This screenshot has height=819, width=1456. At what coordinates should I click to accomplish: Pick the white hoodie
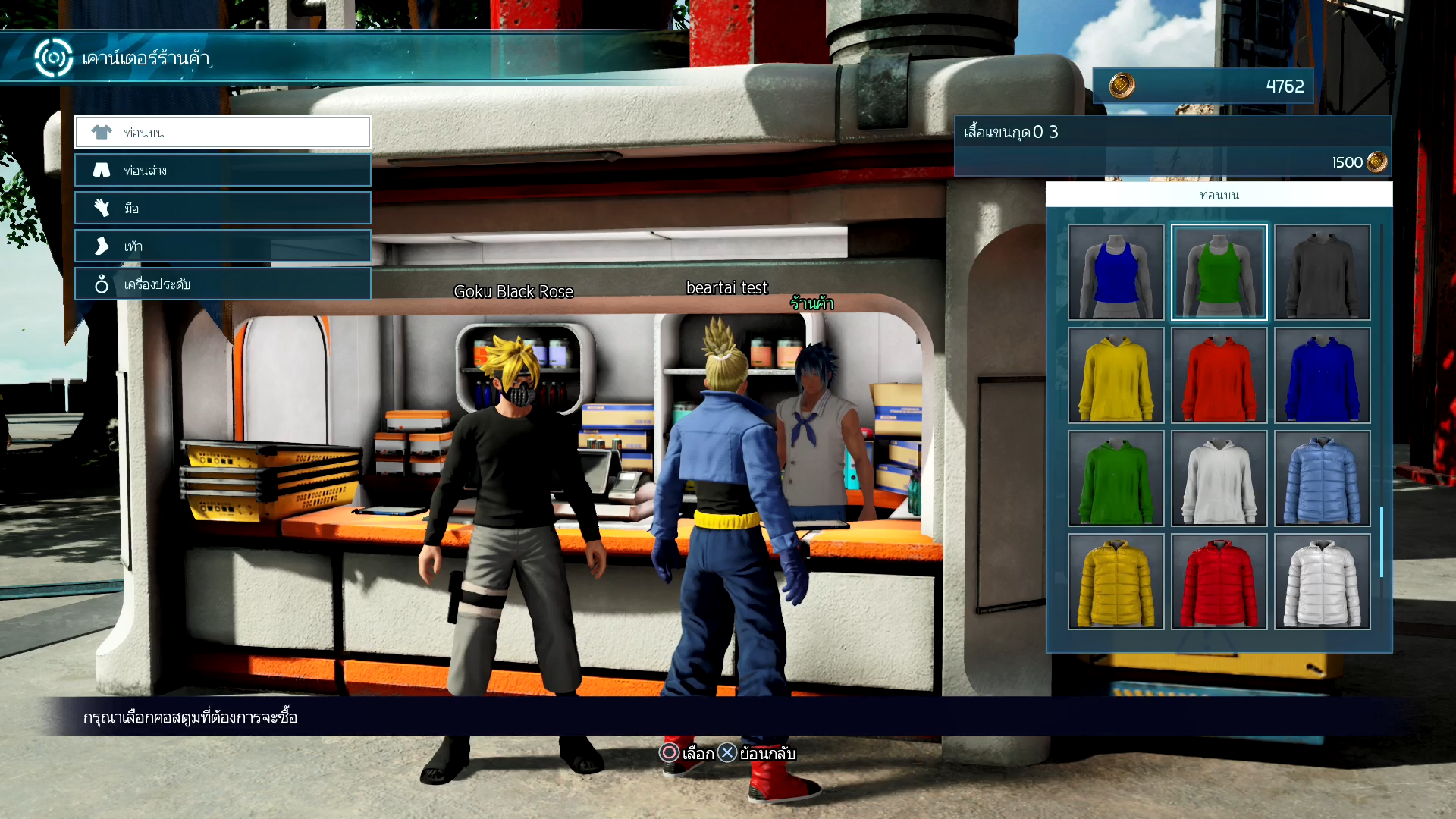(x=1219, y=479)
